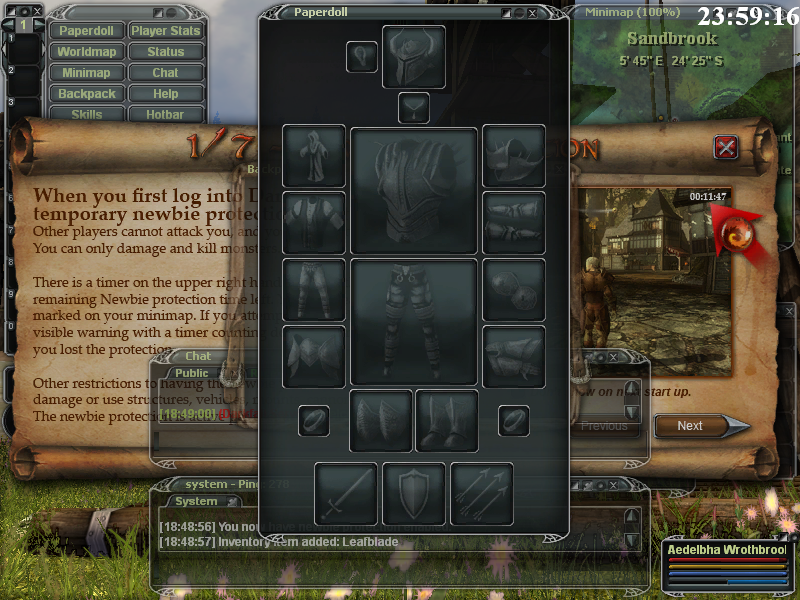Open the Chat menu button

pyautogui.click(x=166, y=72)
